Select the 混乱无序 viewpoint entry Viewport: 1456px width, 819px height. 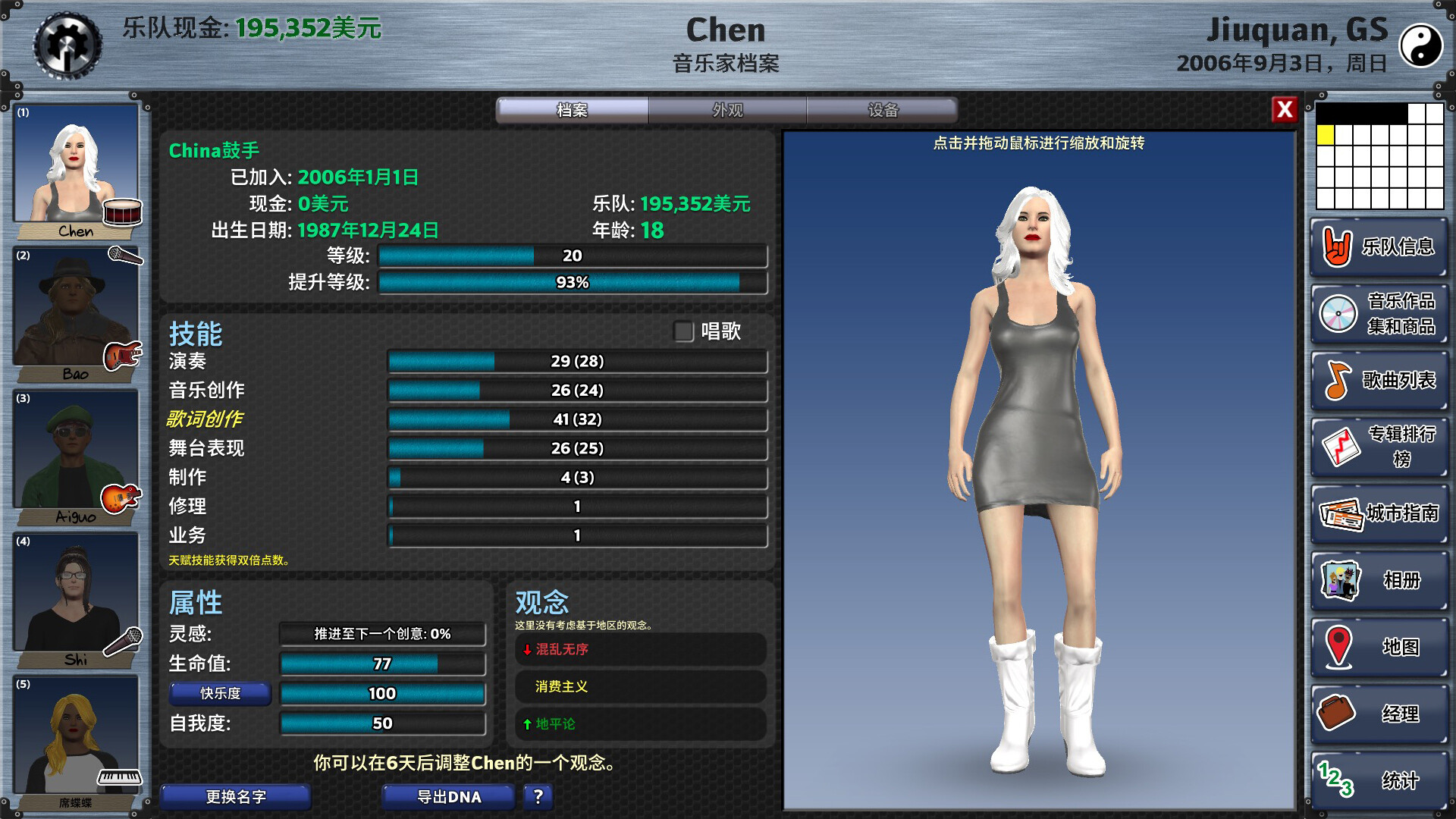[641, 650]
